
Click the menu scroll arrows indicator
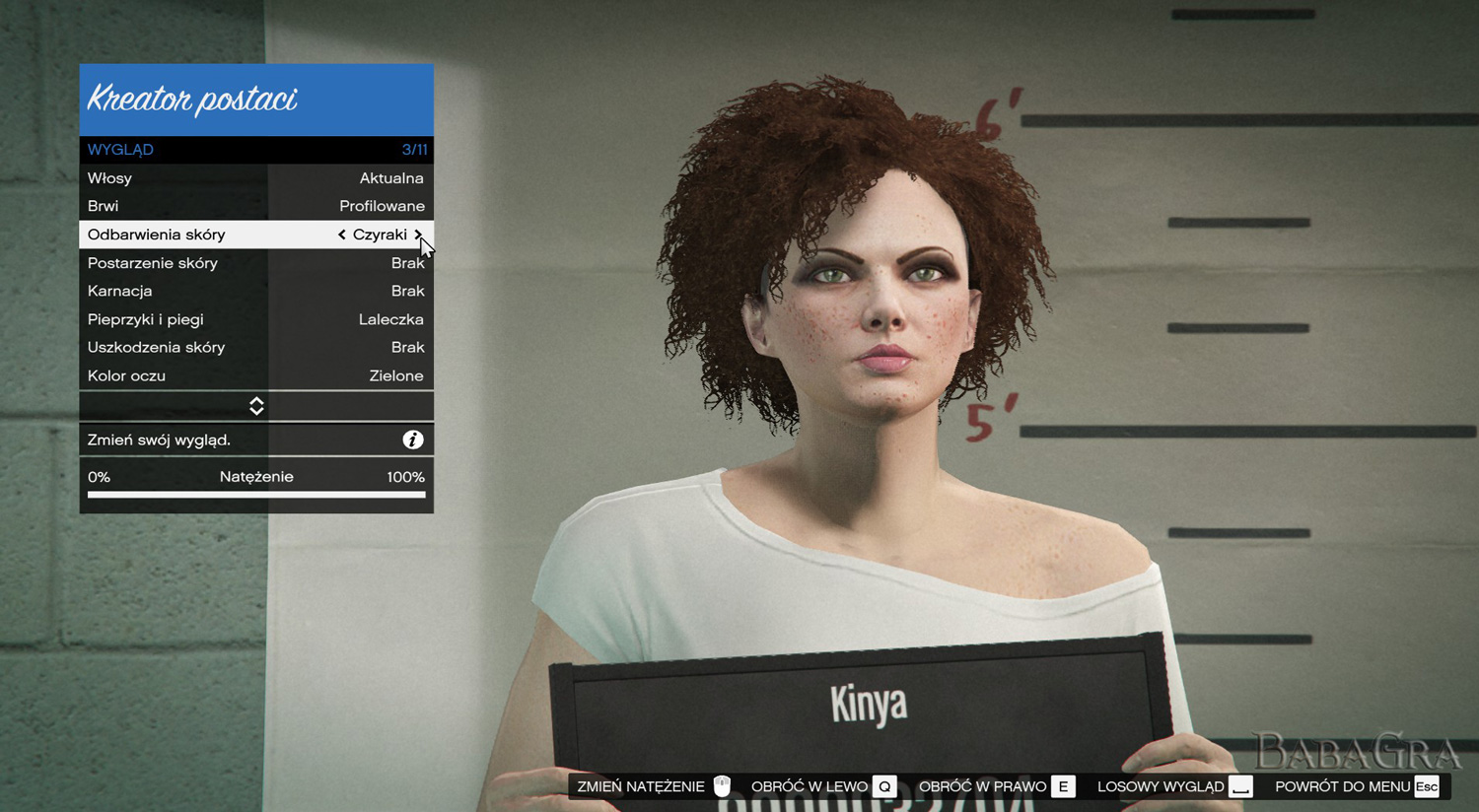tap(256, 406)
